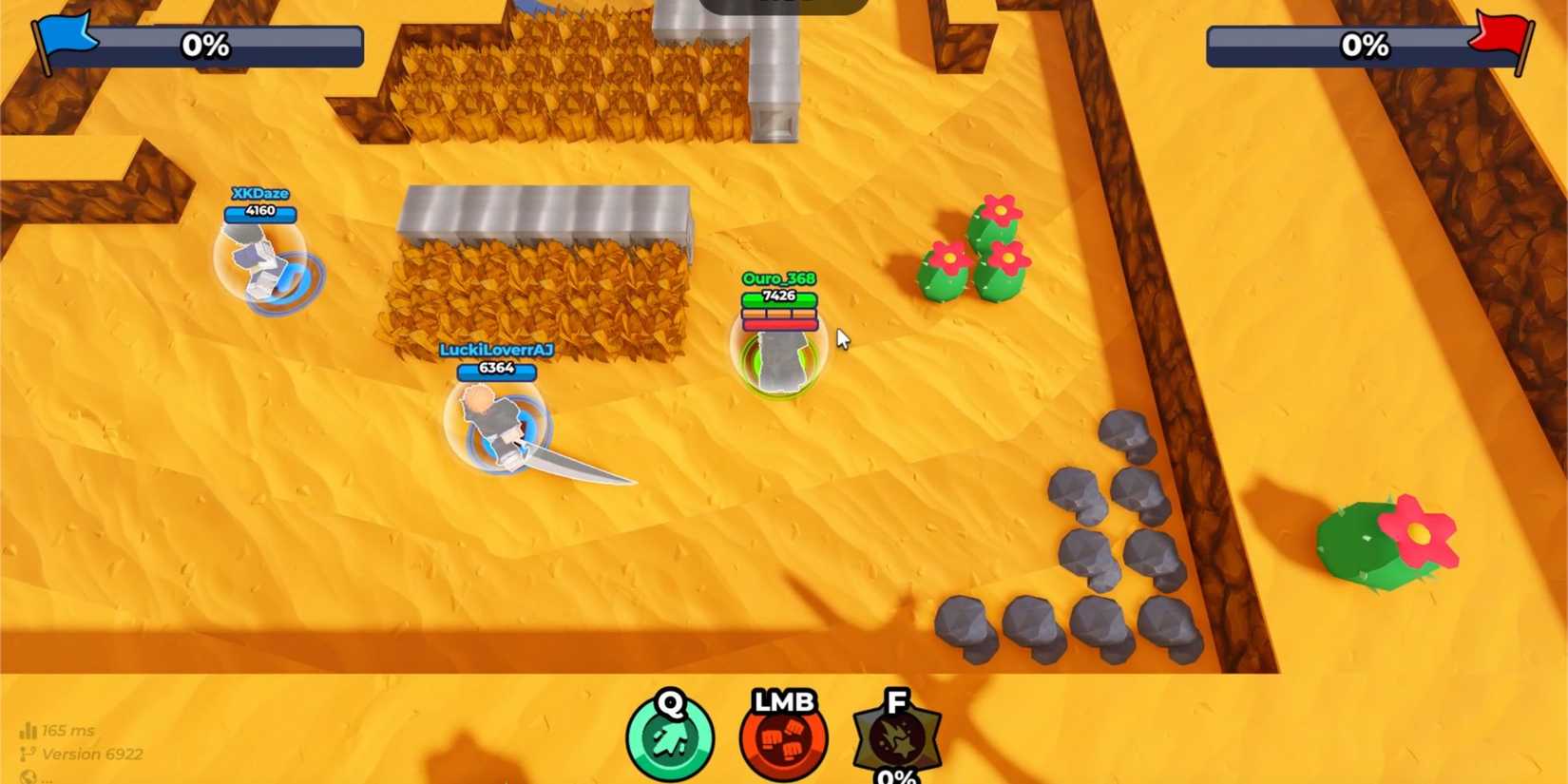Click the Version 6922 text label
This screenshot has height=784, width=1568.
pyautogui.click(x=95, y=754)
